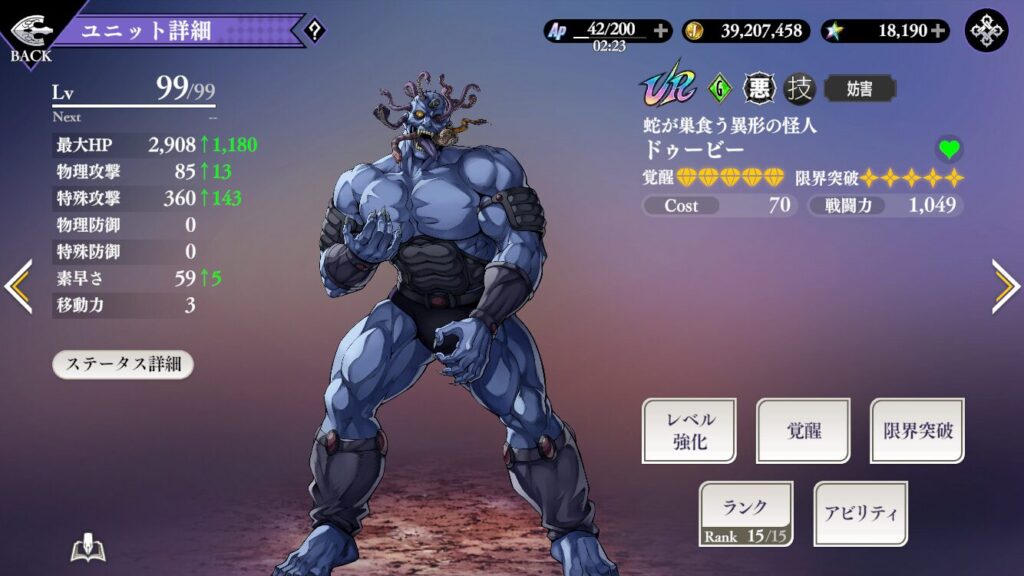
Task: Open the アビリティ ability menu
Action: point(860,514)
